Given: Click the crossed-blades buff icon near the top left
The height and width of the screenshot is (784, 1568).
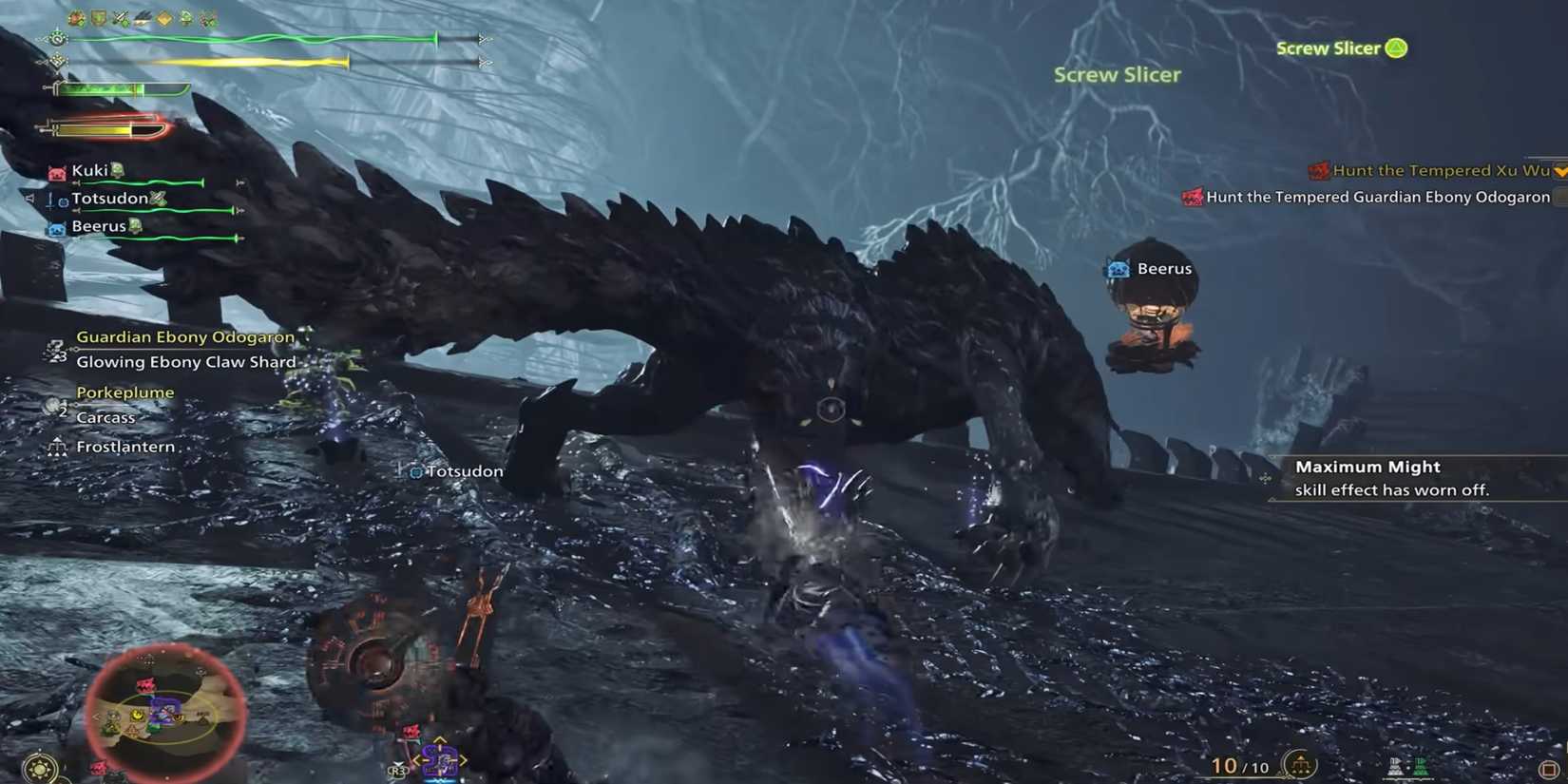Looking at the screenshot, I should [x=121, y=17].
